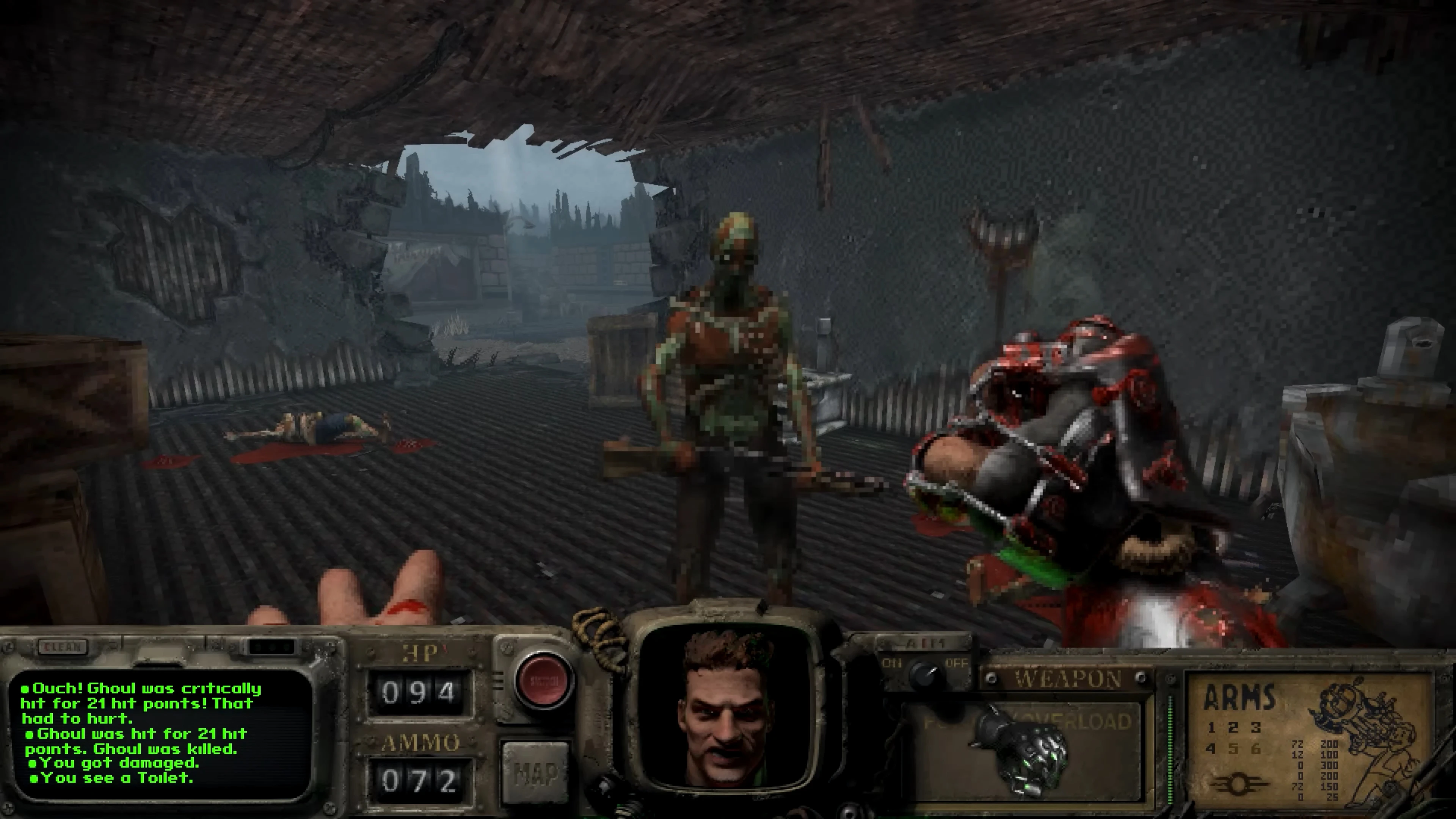
Task: Click the green charge gauge next to the weapon display
Action: (x=1170, y=750)
